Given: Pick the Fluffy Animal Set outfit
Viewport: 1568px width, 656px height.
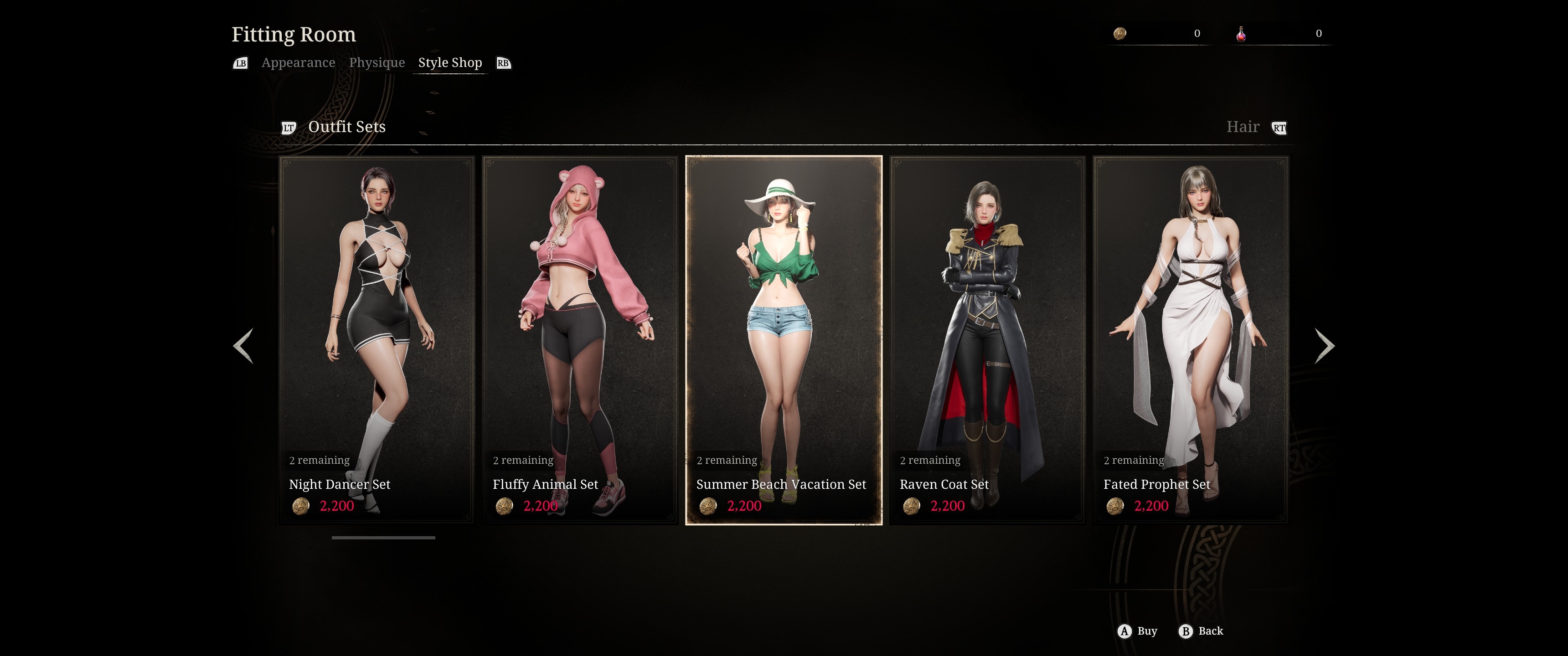Looking at the screenshot, I should coord(579,339).
